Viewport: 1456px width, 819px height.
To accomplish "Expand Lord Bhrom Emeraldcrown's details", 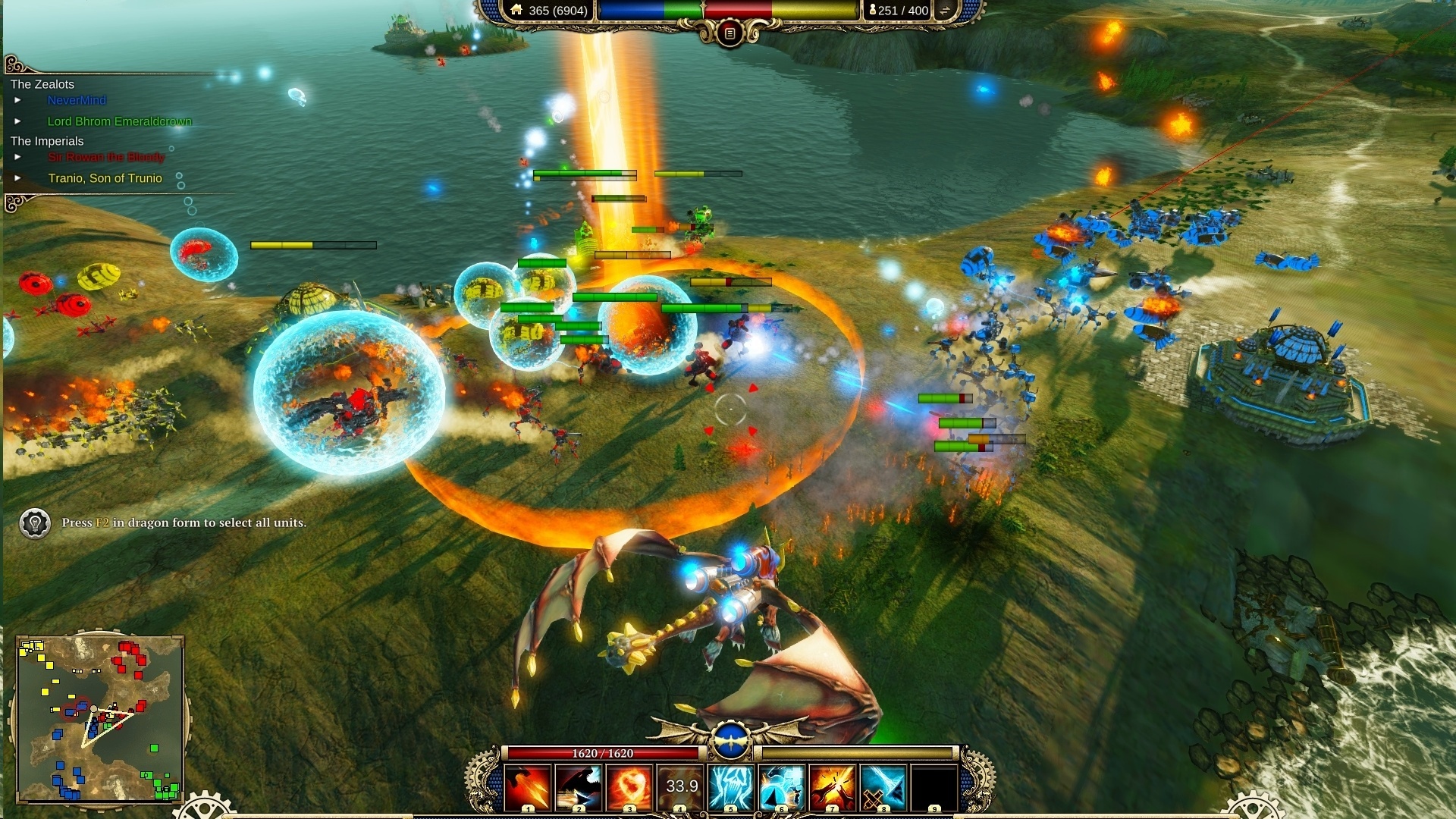I will [19, 120].
